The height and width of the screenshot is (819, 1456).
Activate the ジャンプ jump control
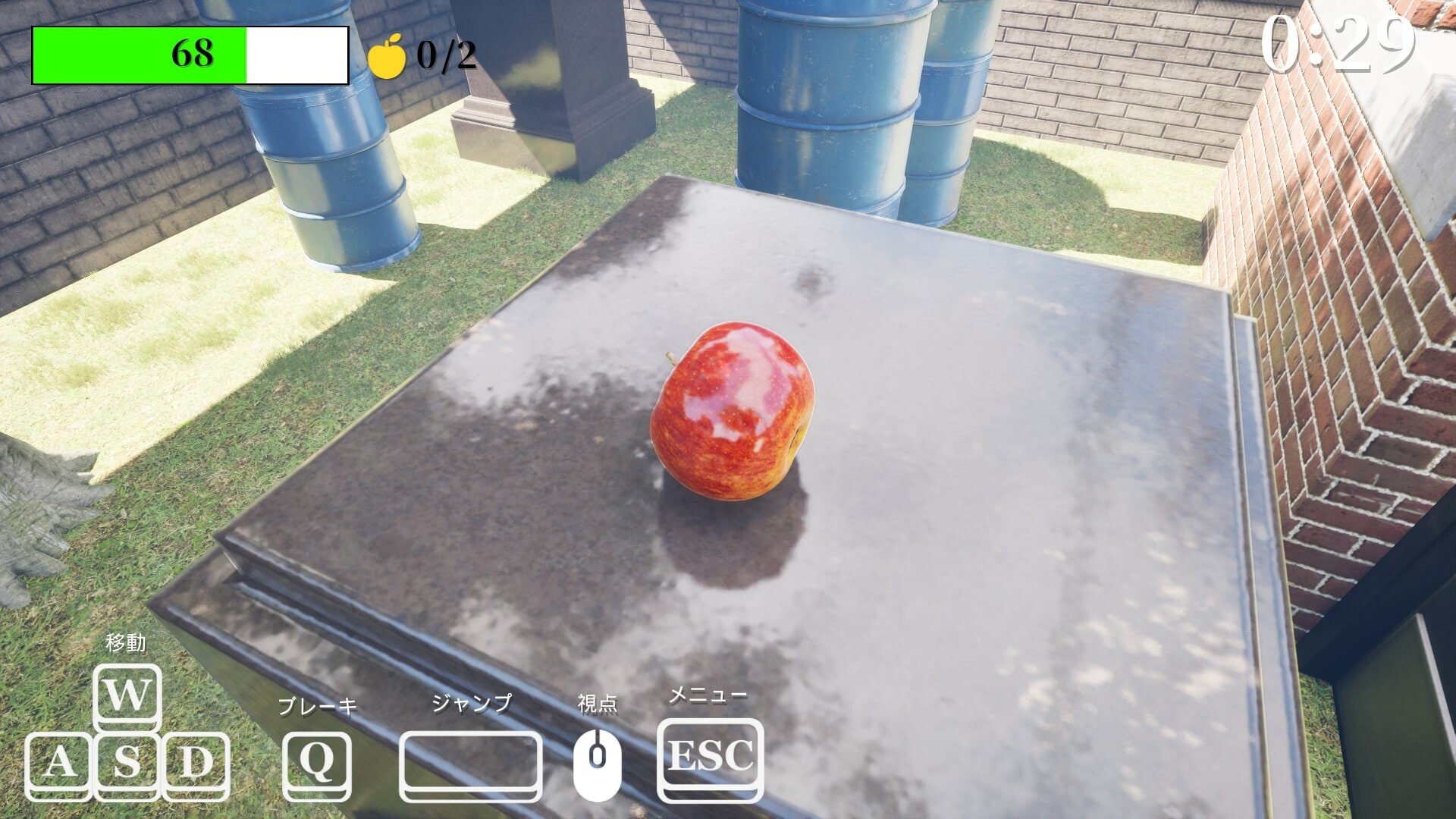(472, 705)
